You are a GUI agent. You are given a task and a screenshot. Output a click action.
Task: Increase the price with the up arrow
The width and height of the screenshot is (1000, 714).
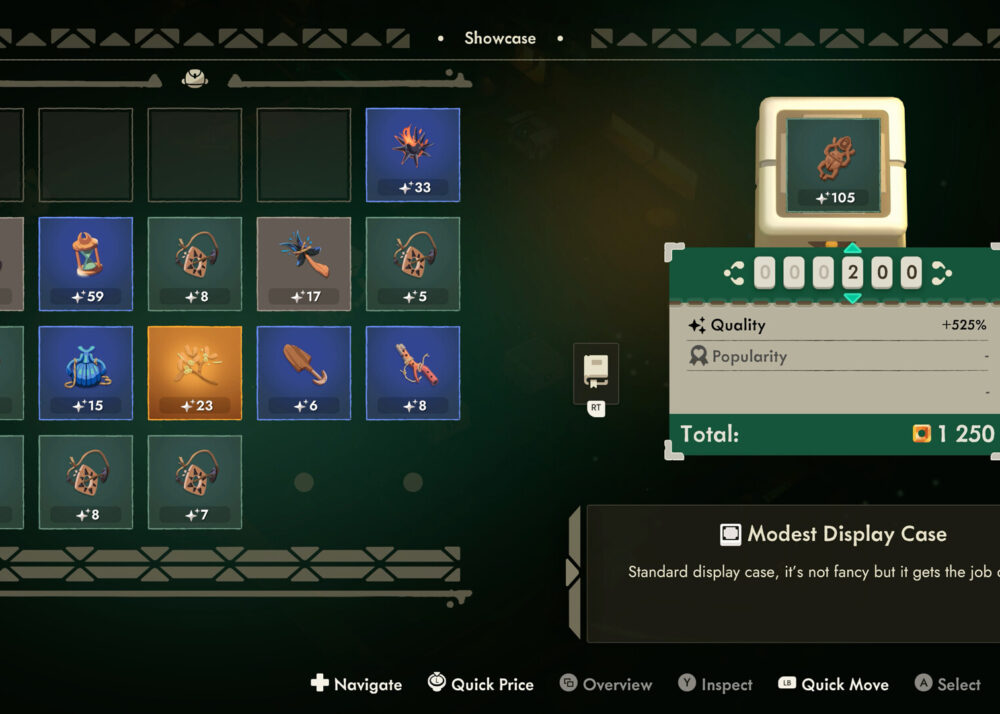[852, 249]
